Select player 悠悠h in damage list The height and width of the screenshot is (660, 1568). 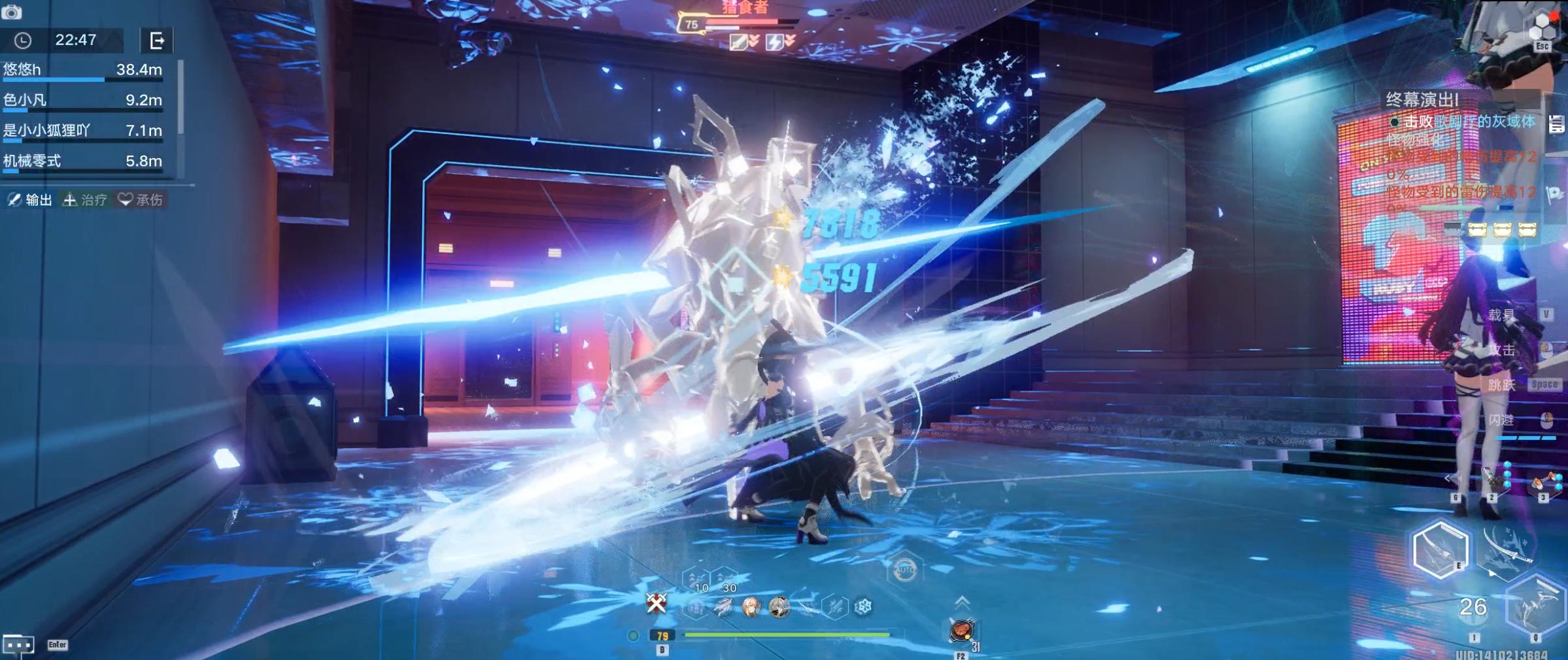(x=82, y=70)
